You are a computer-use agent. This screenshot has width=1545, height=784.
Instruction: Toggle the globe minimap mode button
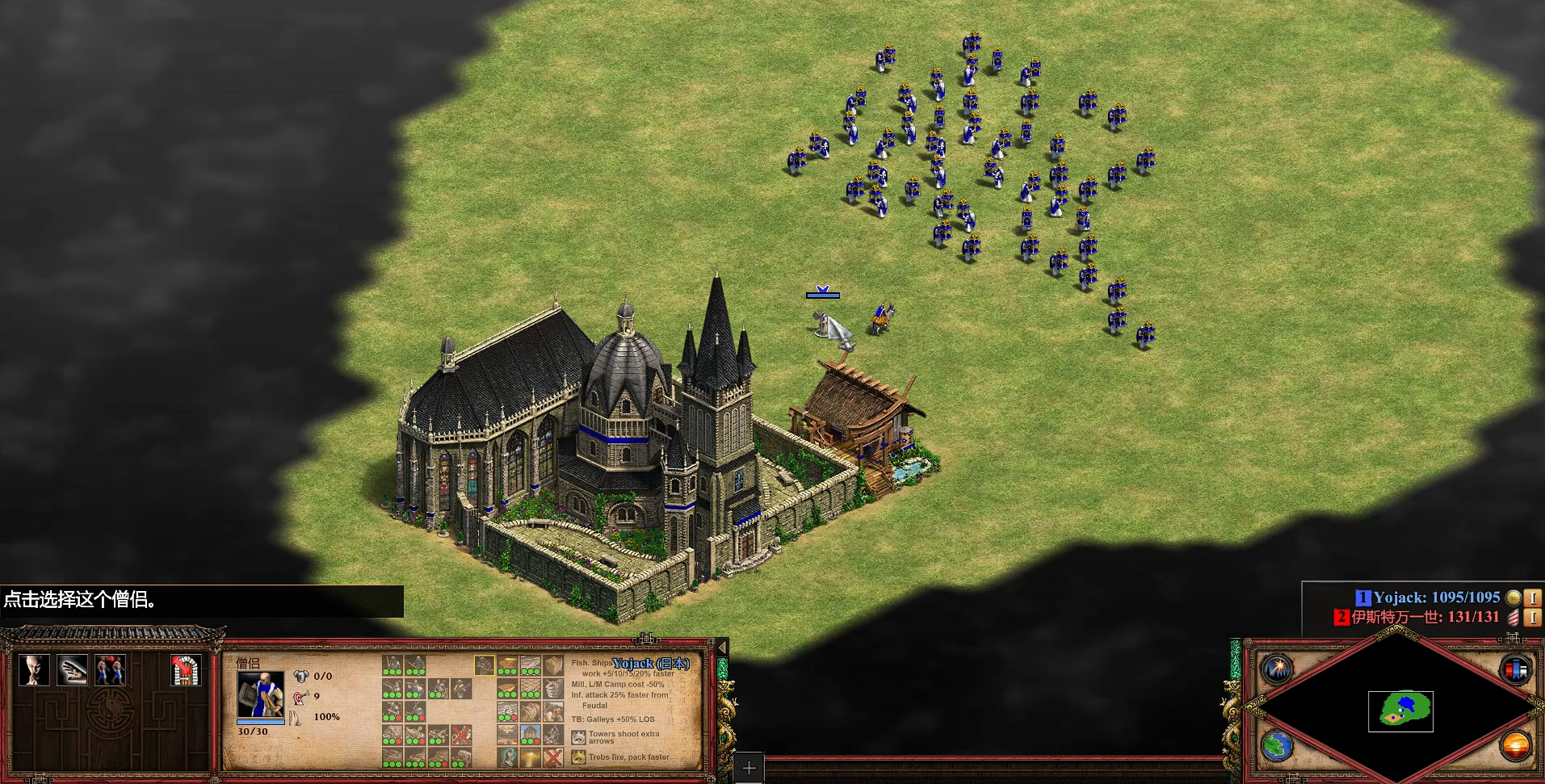point(1278,745)
